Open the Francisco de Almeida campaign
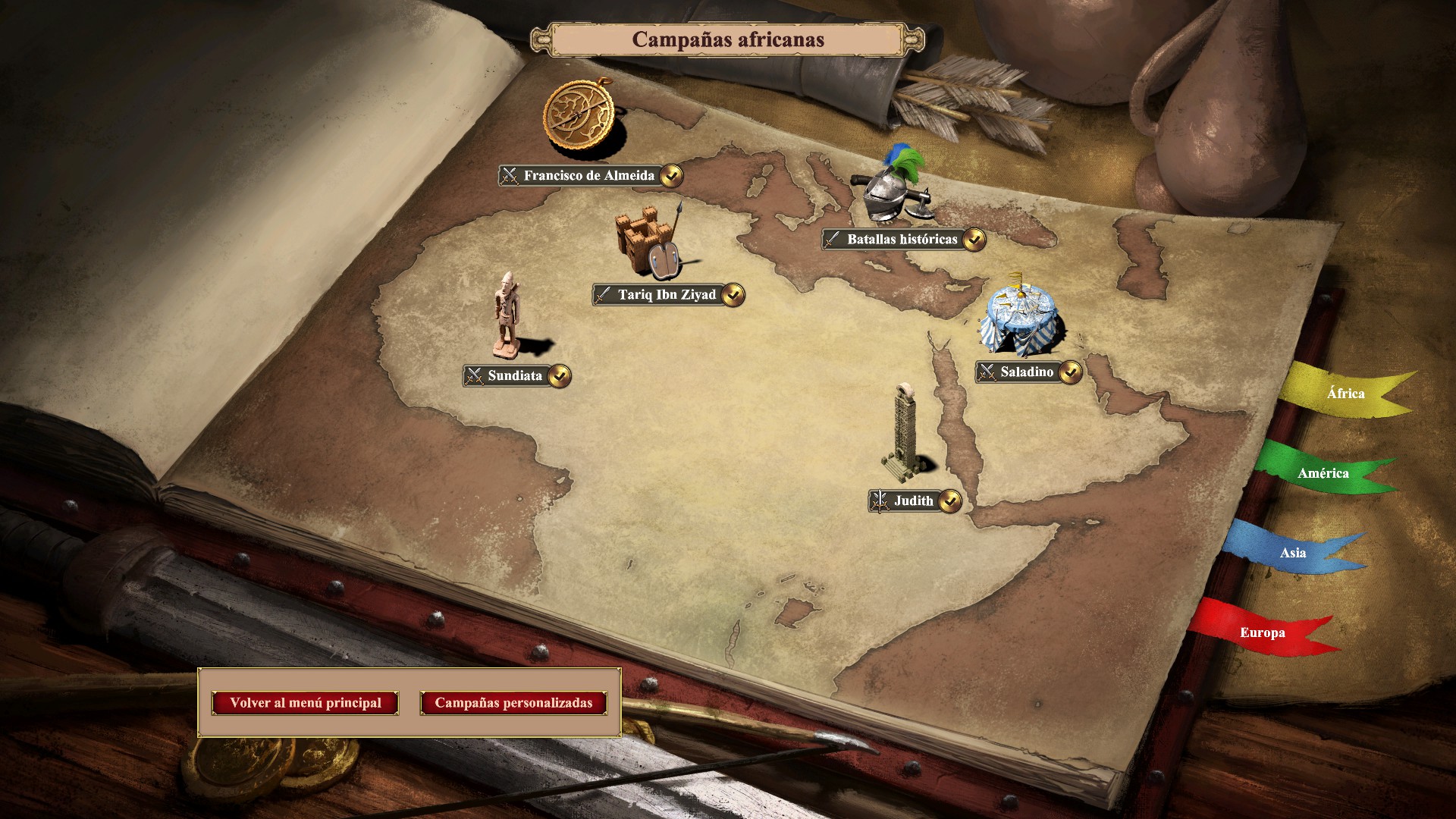Viewport: 1456px width, 819px height. click(588, 176)
